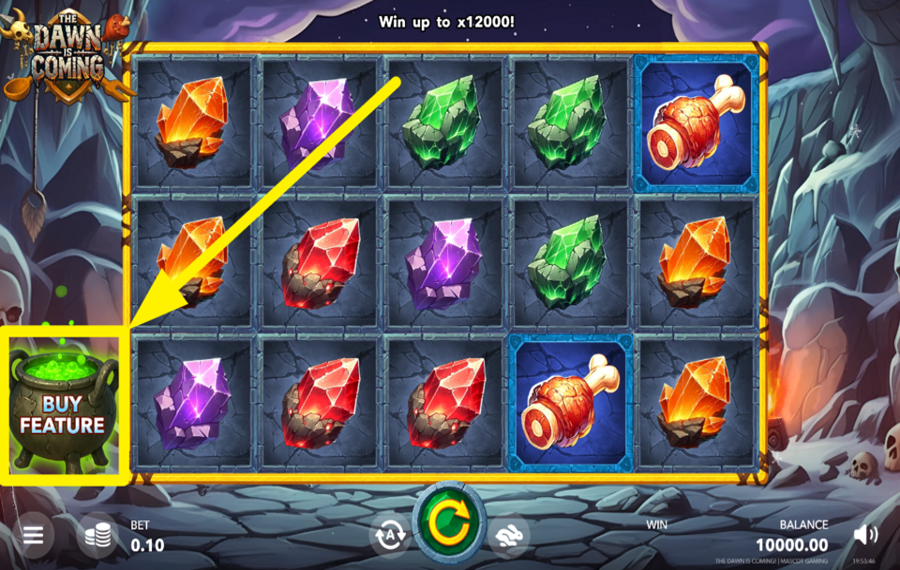Open bet settings via the coin stack
This screenshot has height=570, width=900.
pos(97,535)
